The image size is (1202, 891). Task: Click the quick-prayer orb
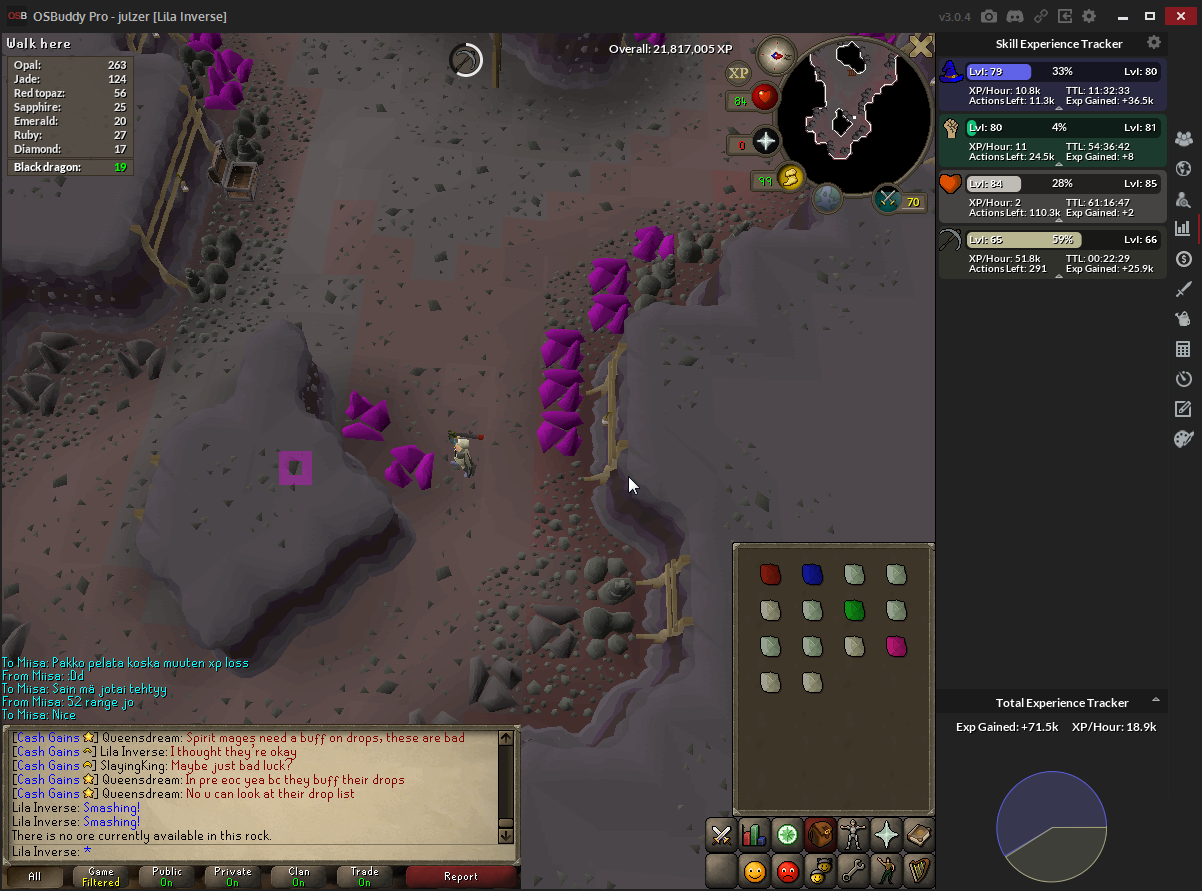pyautogui.click(x=766, y=141)
